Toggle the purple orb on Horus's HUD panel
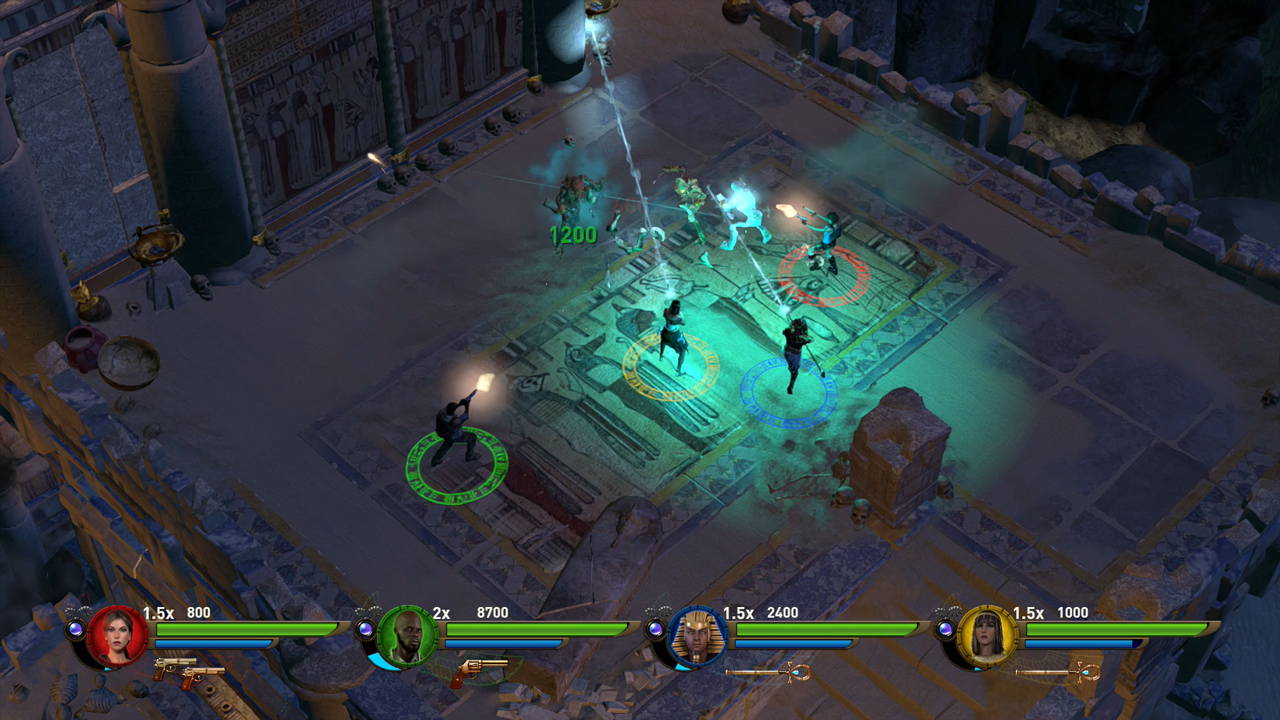 coord(659,627)
